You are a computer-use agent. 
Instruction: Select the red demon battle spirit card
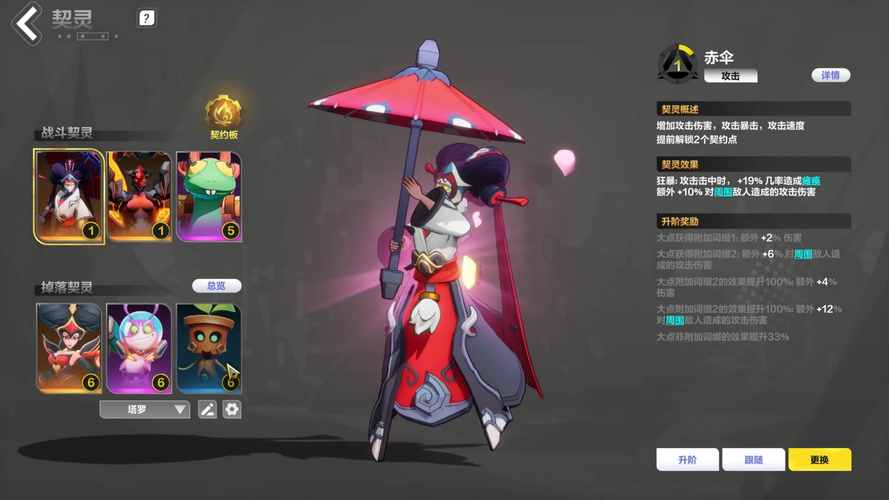tap(139, 196)
